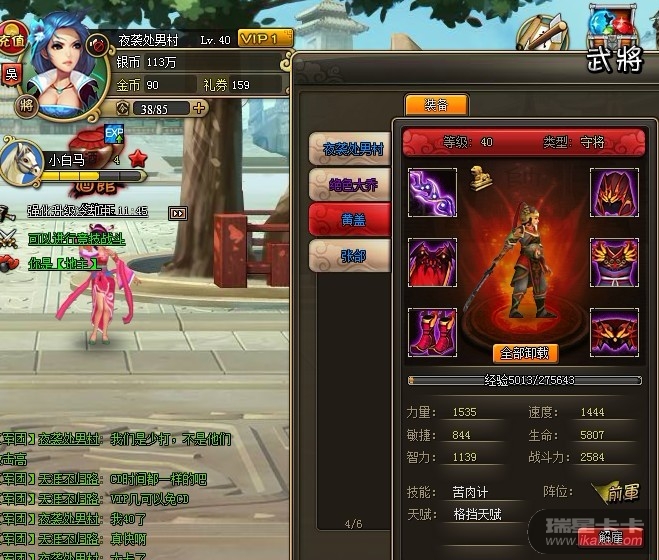Viewport: 659px width, 560px height.
Task: Select the red helmet equipment slot
Action: pyautogui.click(x=614, y=192)
